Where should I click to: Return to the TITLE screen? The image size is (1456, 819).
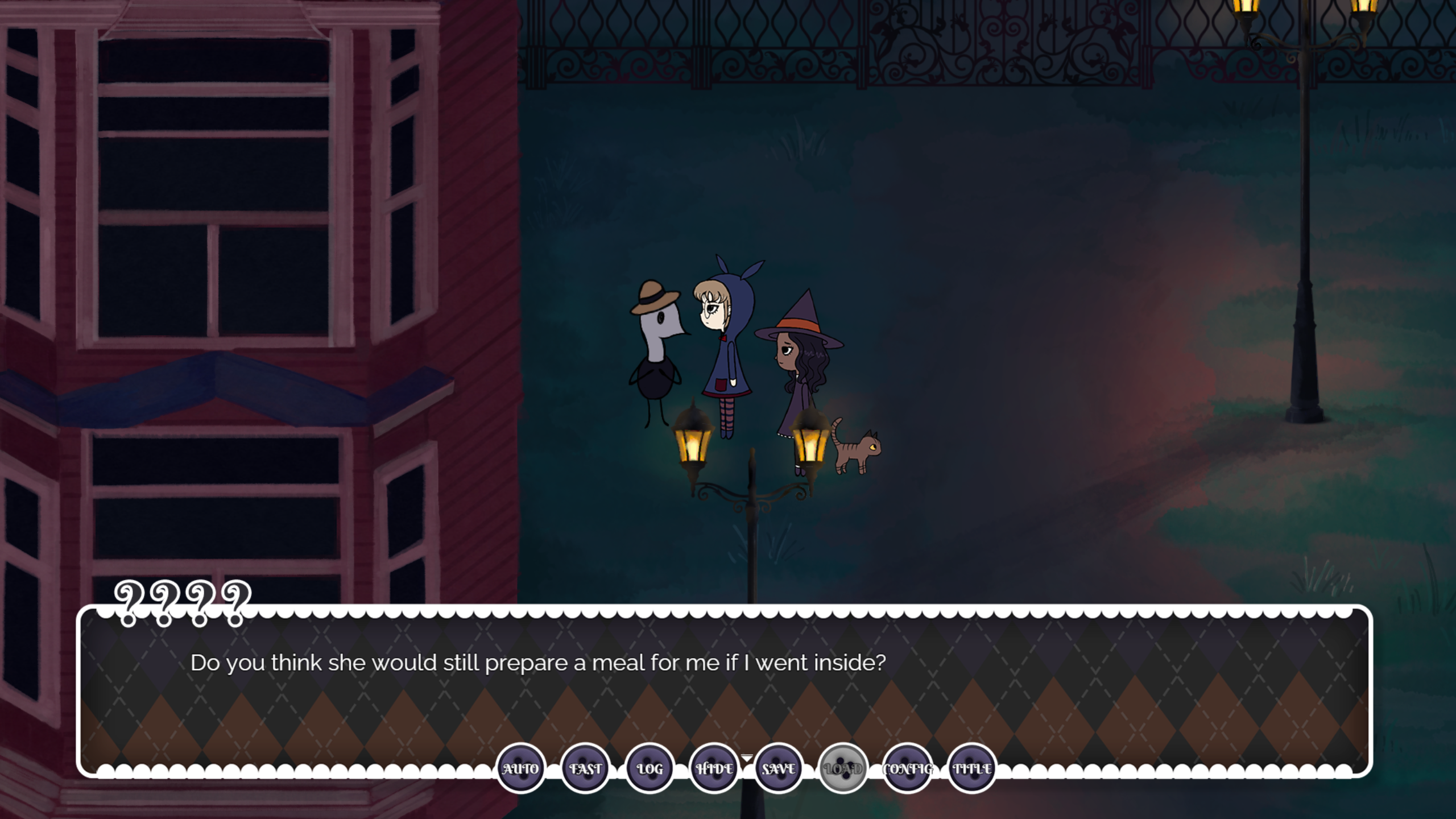point(972,768)
